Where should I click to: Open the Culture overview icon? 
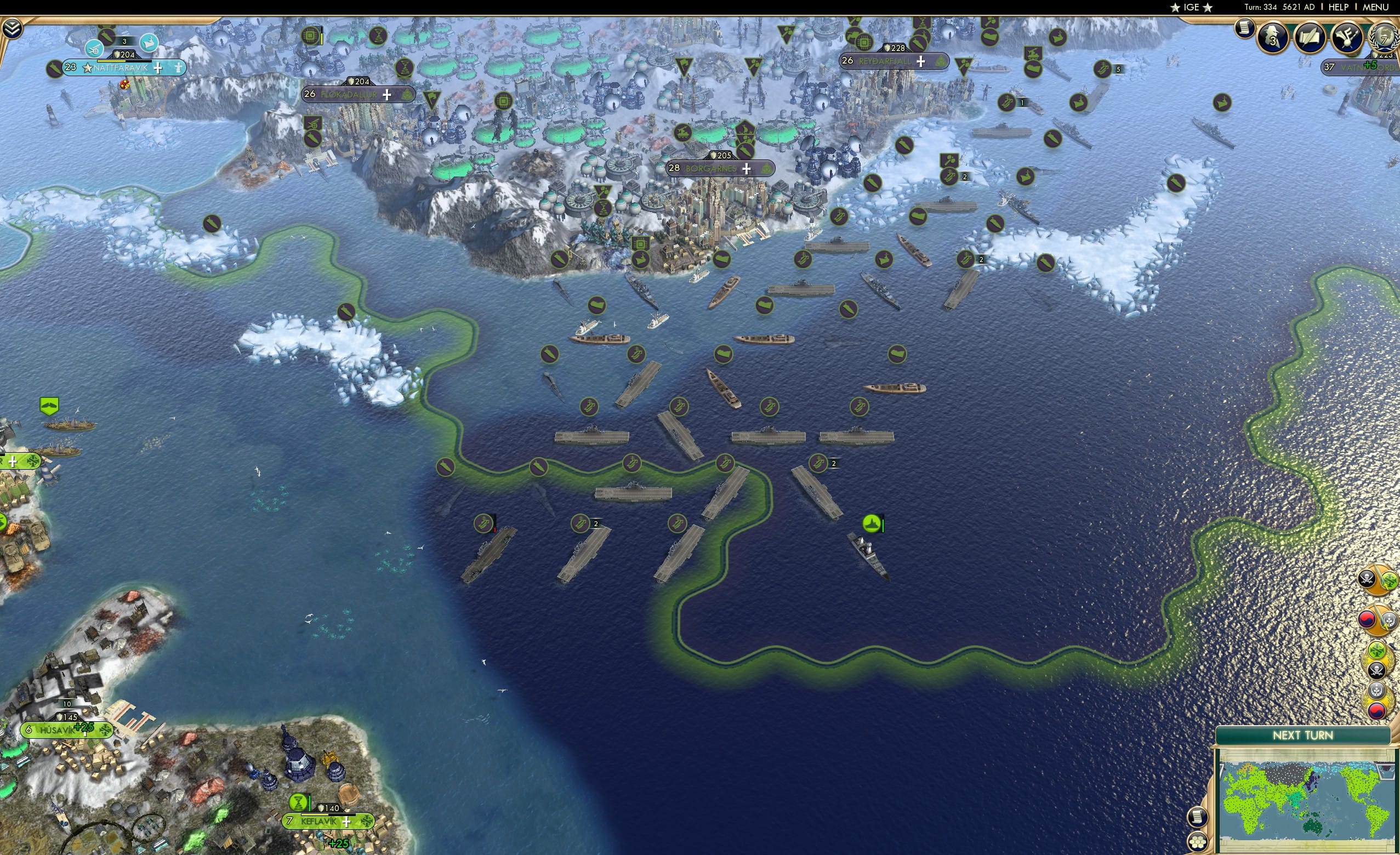[1347, 38]
